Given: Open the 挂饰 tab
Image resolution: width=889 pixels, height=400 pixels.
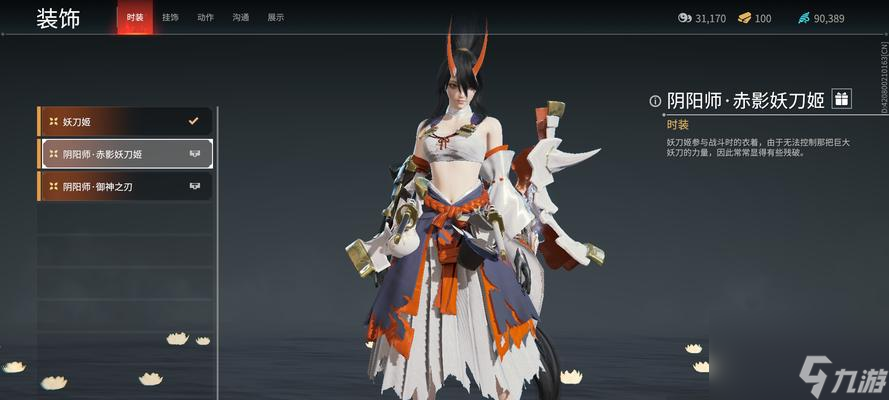Looking at the screenshot, I should 170,18.
